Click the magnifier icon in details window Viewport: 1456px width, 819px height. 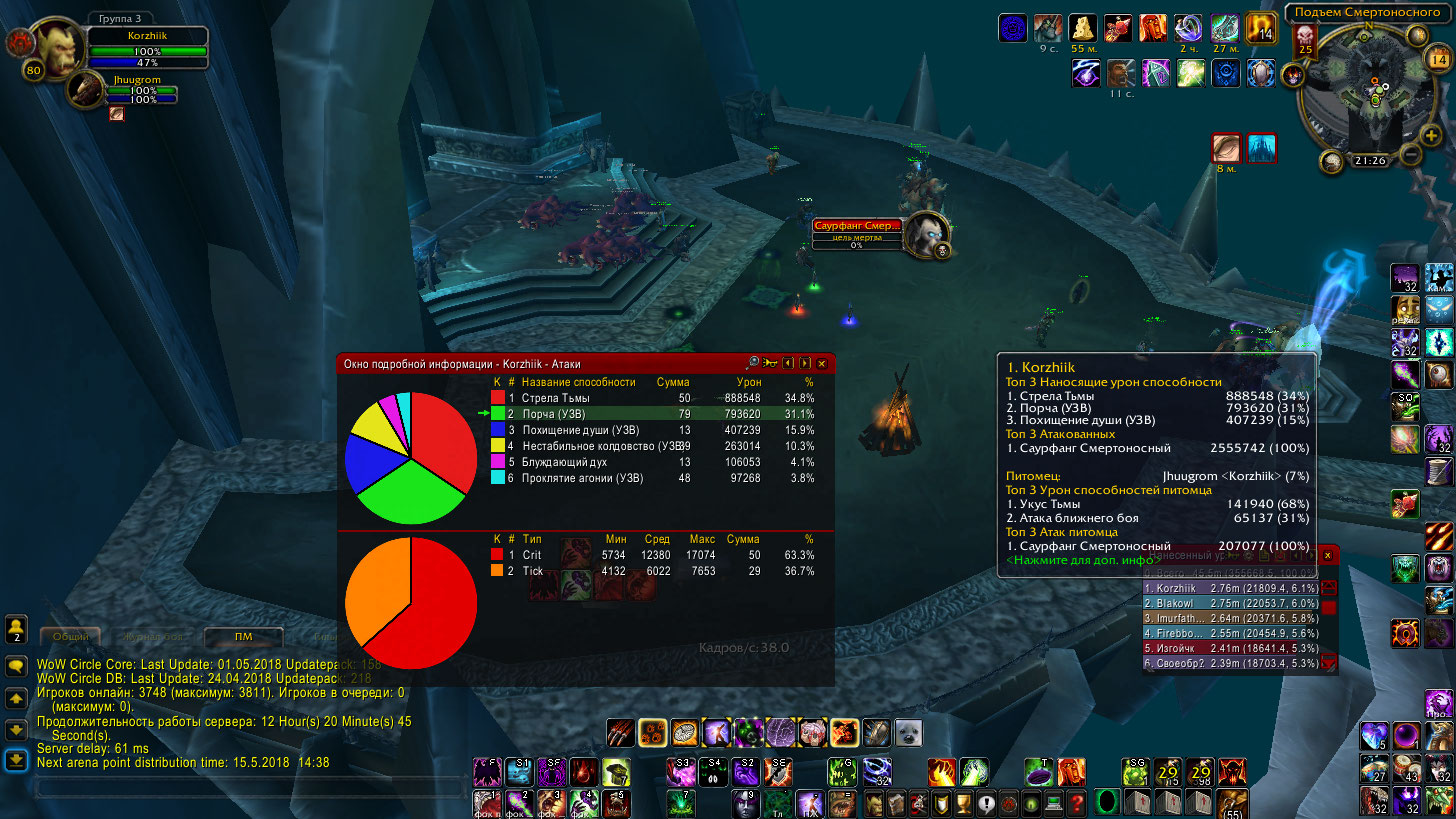[x=753, y=363]
